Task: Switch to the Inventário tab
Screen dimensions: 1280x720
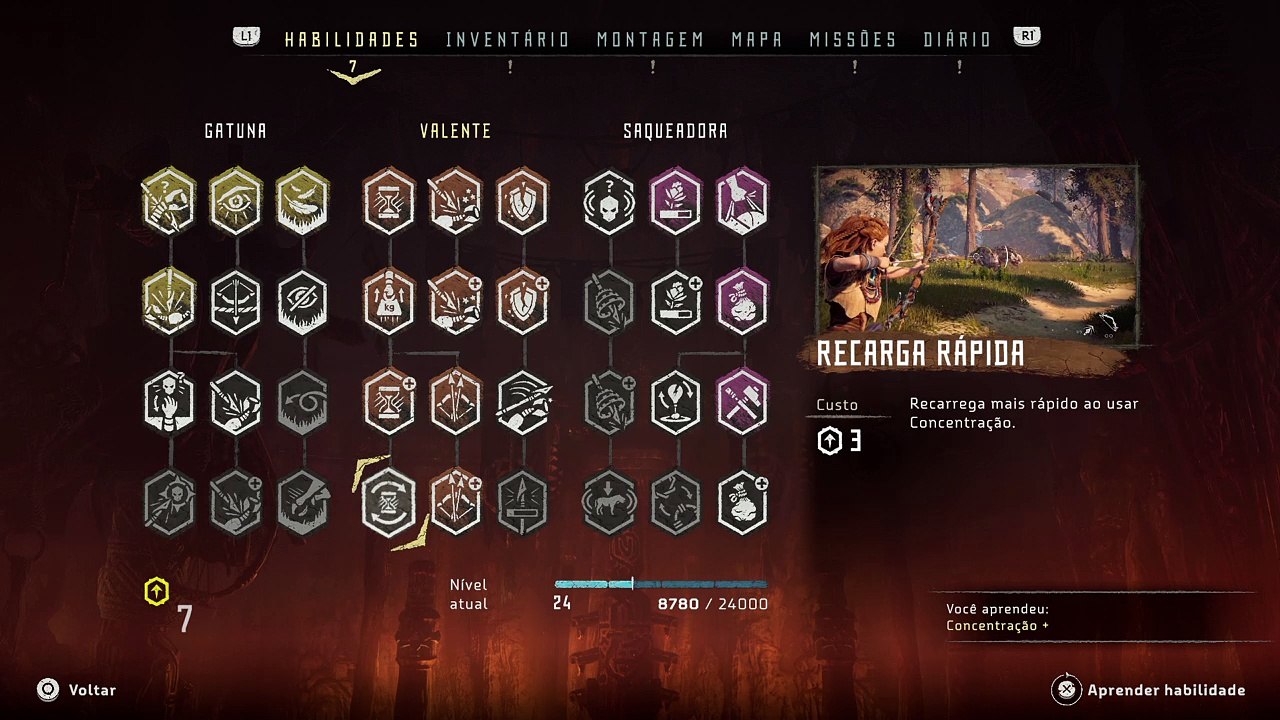Action: [x=507, y=40]
